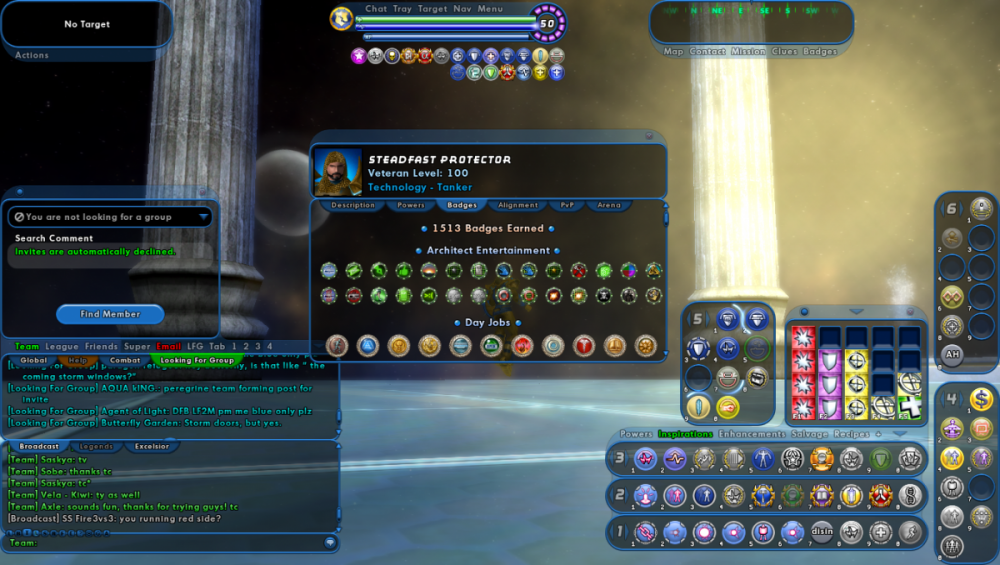Switch to the Excelsior chat tab

coord(152,446)
